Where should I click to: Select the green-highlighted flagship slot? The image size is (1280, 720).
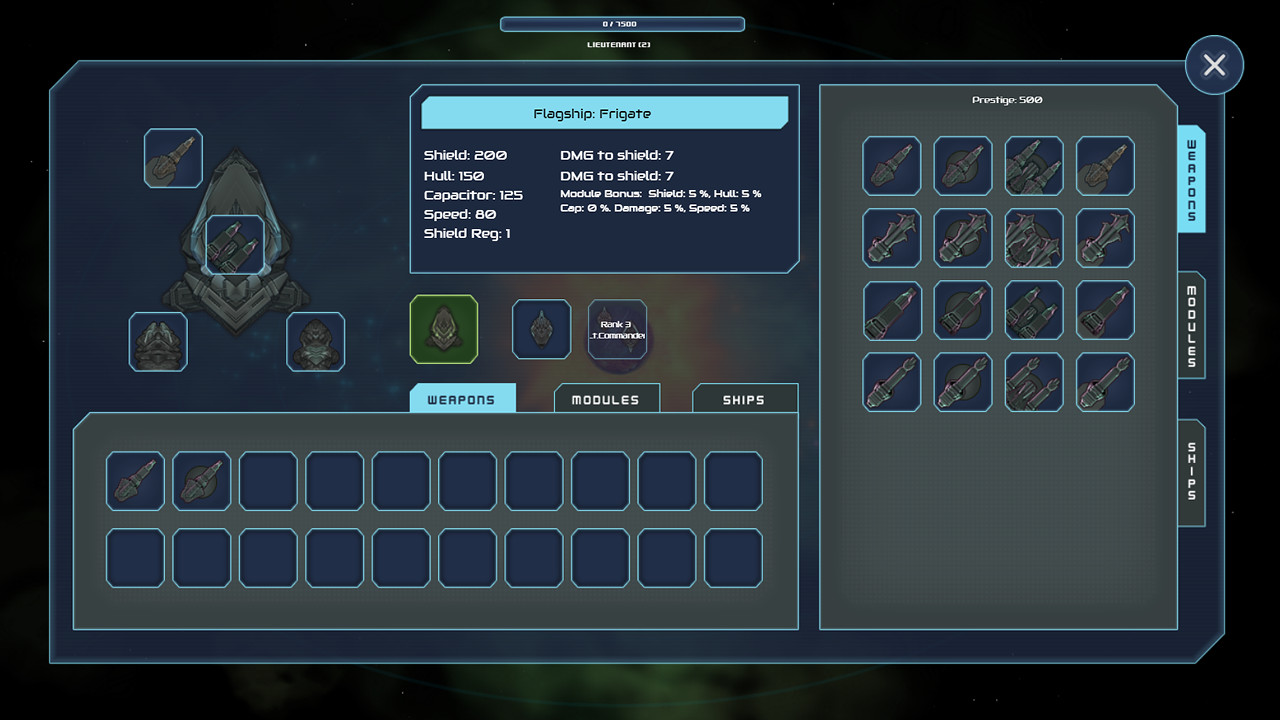[443, 330]
